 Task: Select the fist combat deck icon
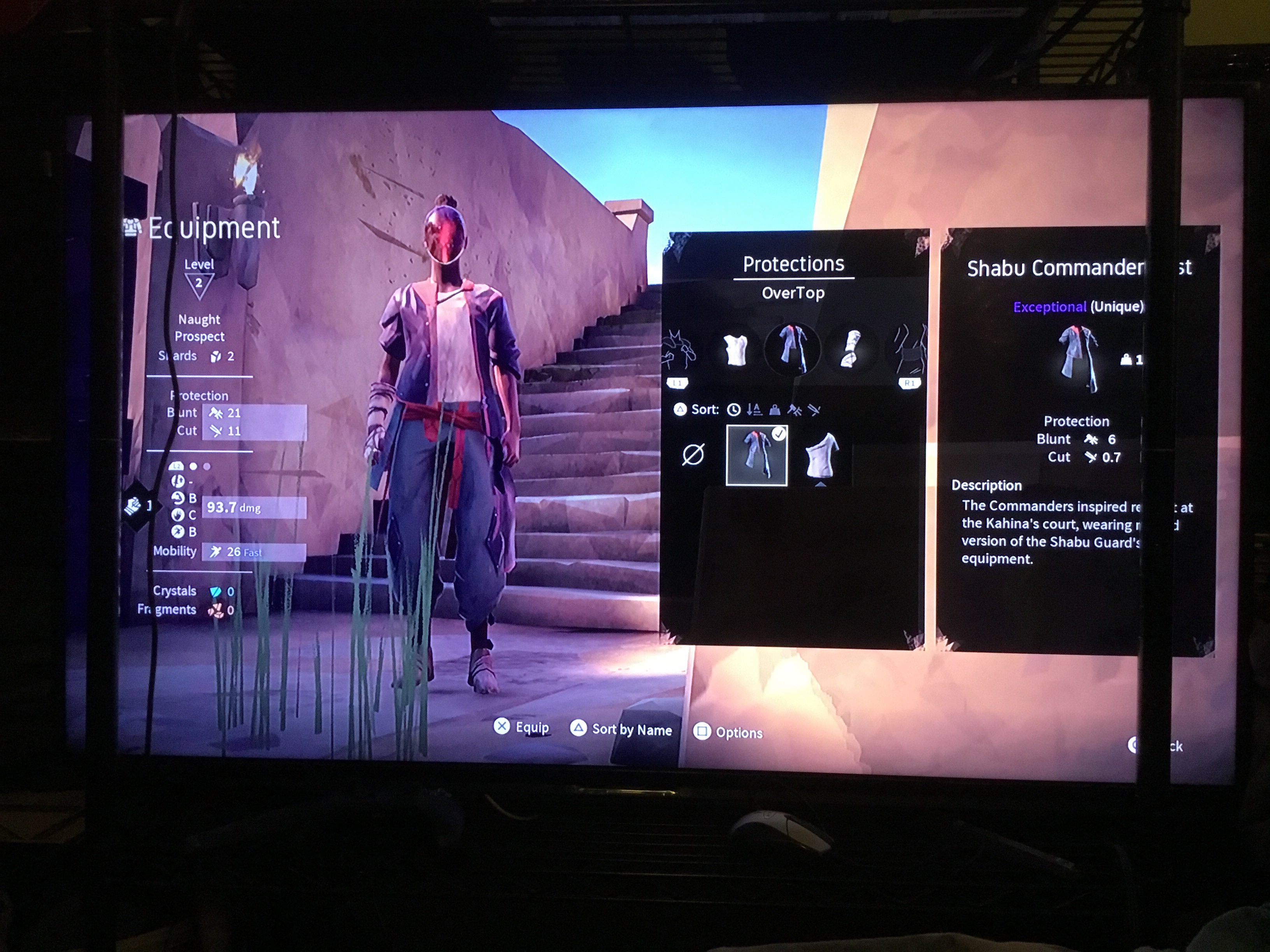pos(133,506)
